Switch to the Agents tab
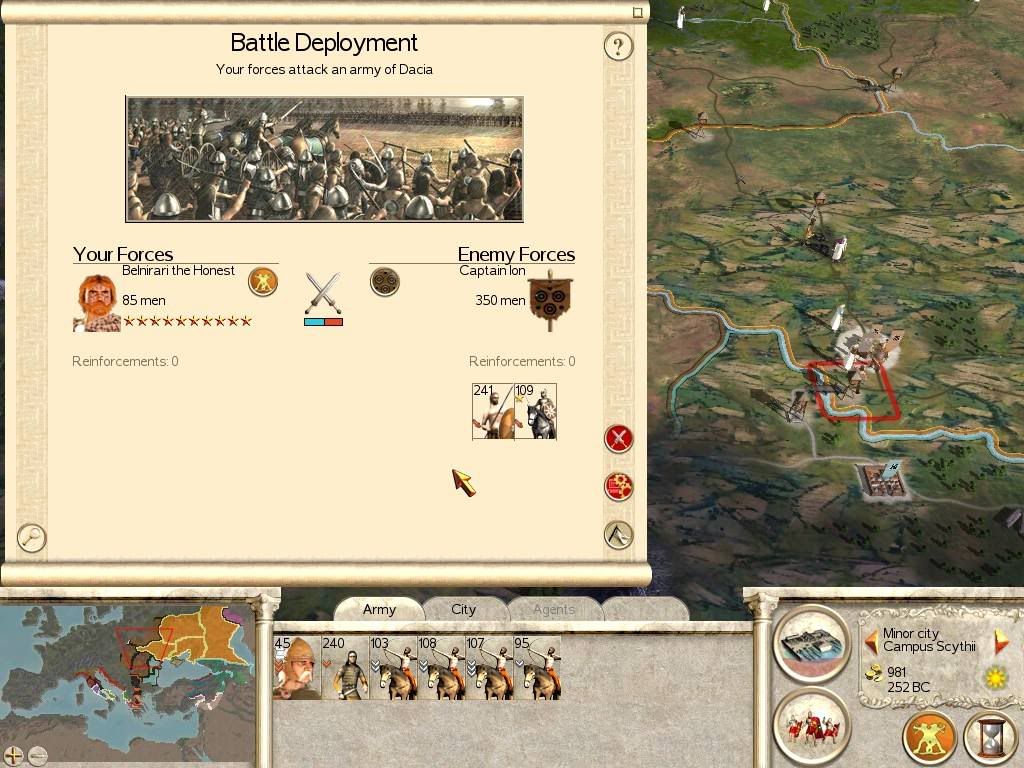 click(x=553, y=609)
